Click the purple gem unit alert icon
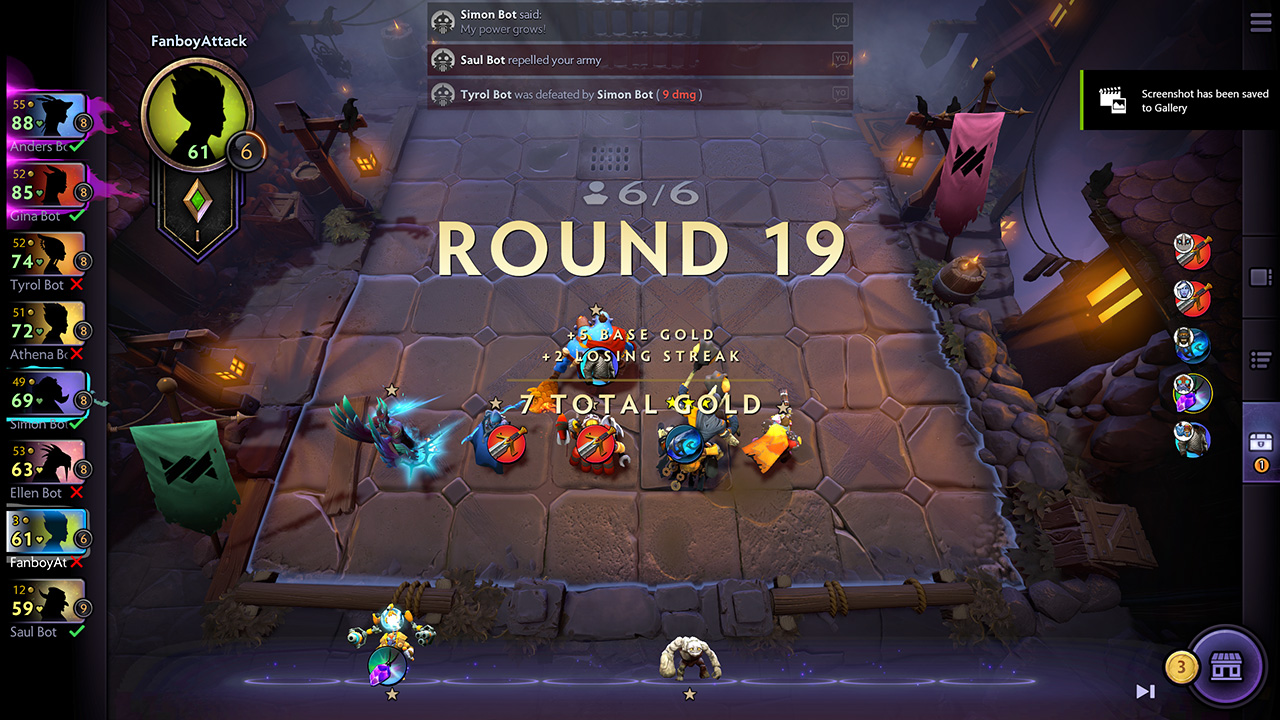The height and width of the screenshot is (720, 1280). click(x=1193, y=393)
